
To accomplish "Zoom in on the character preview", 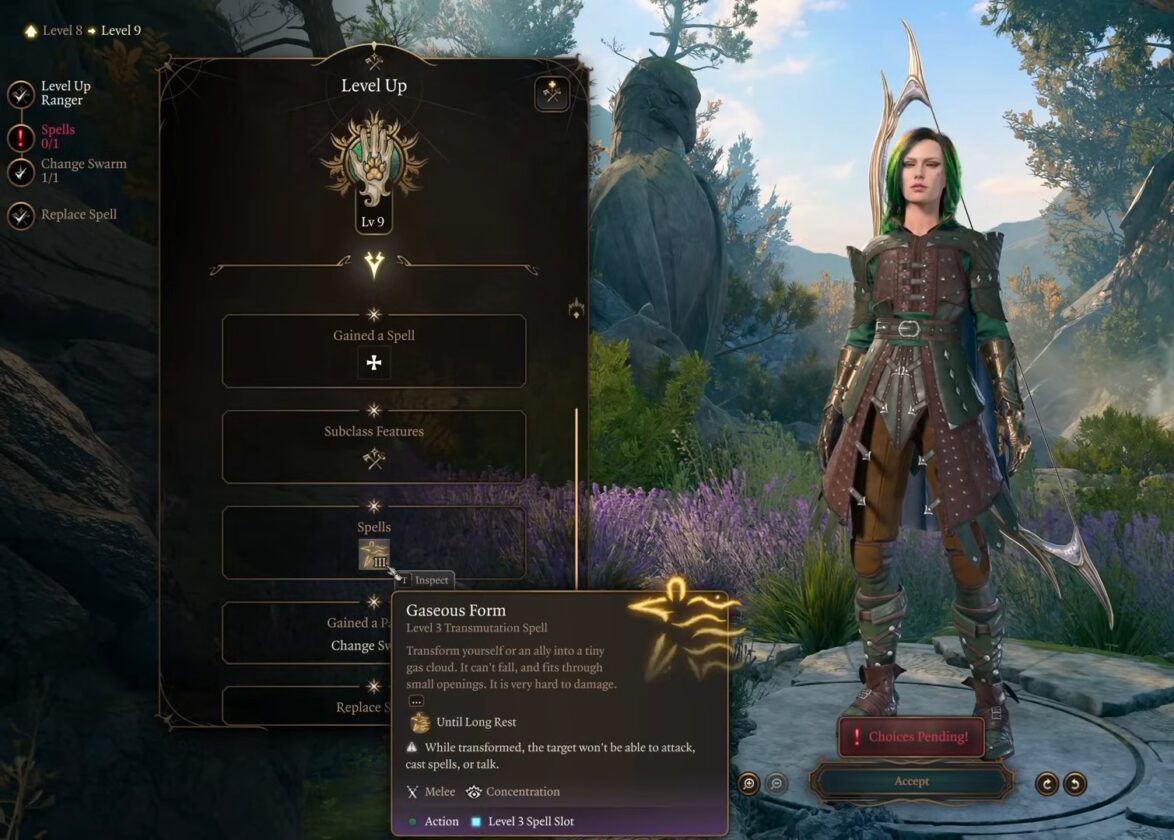I will click(749, 783).
